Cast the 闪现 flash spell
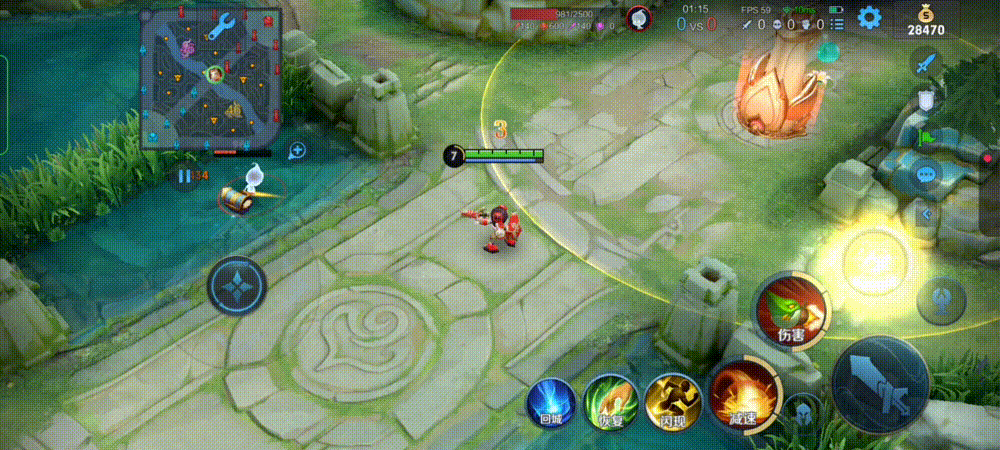Image resolution: width=1000 pixels, height=450 pixels. tap(673, 402)
